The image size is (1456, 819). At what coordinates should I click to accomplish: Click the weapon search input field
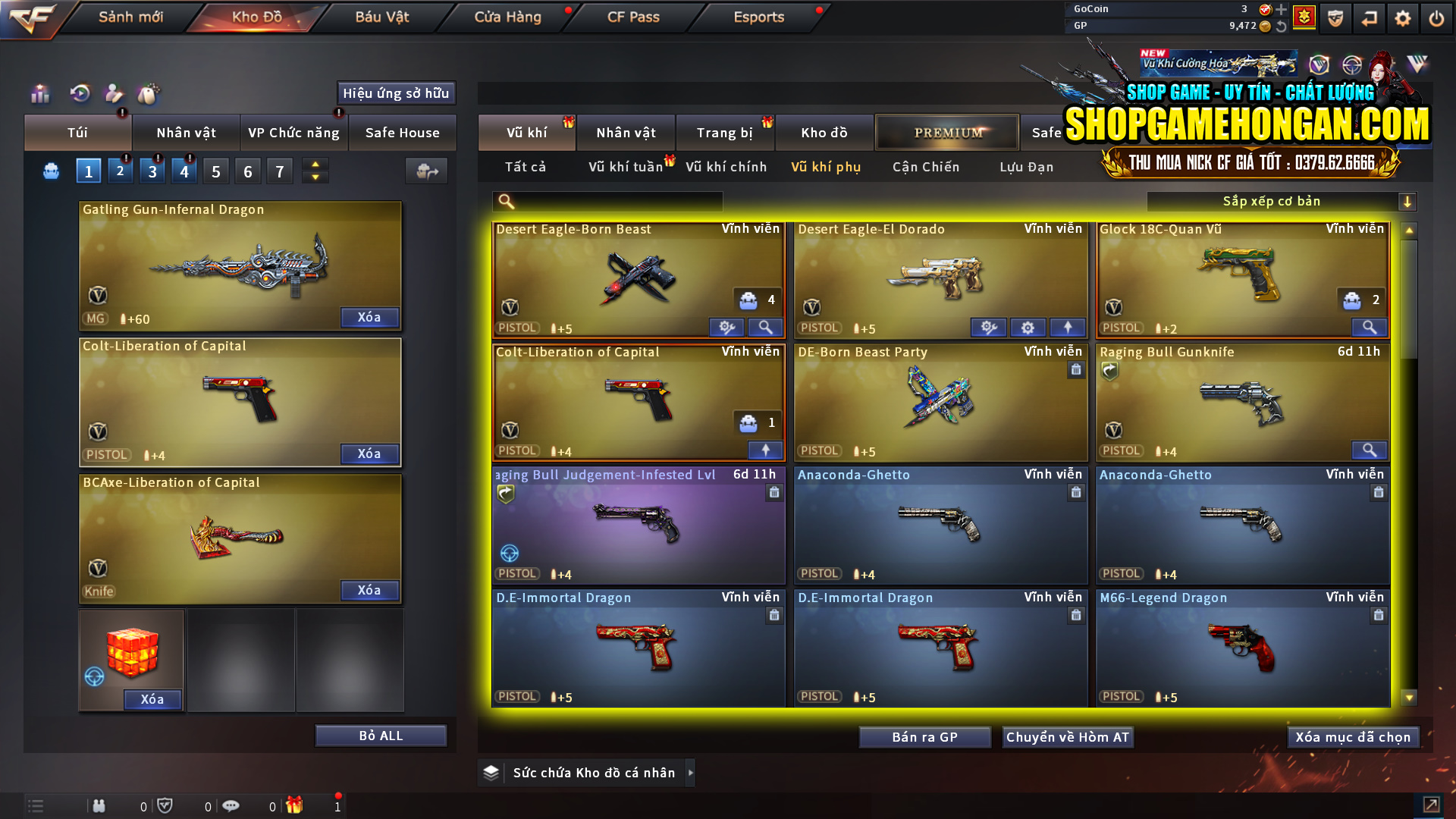point(607,201)
